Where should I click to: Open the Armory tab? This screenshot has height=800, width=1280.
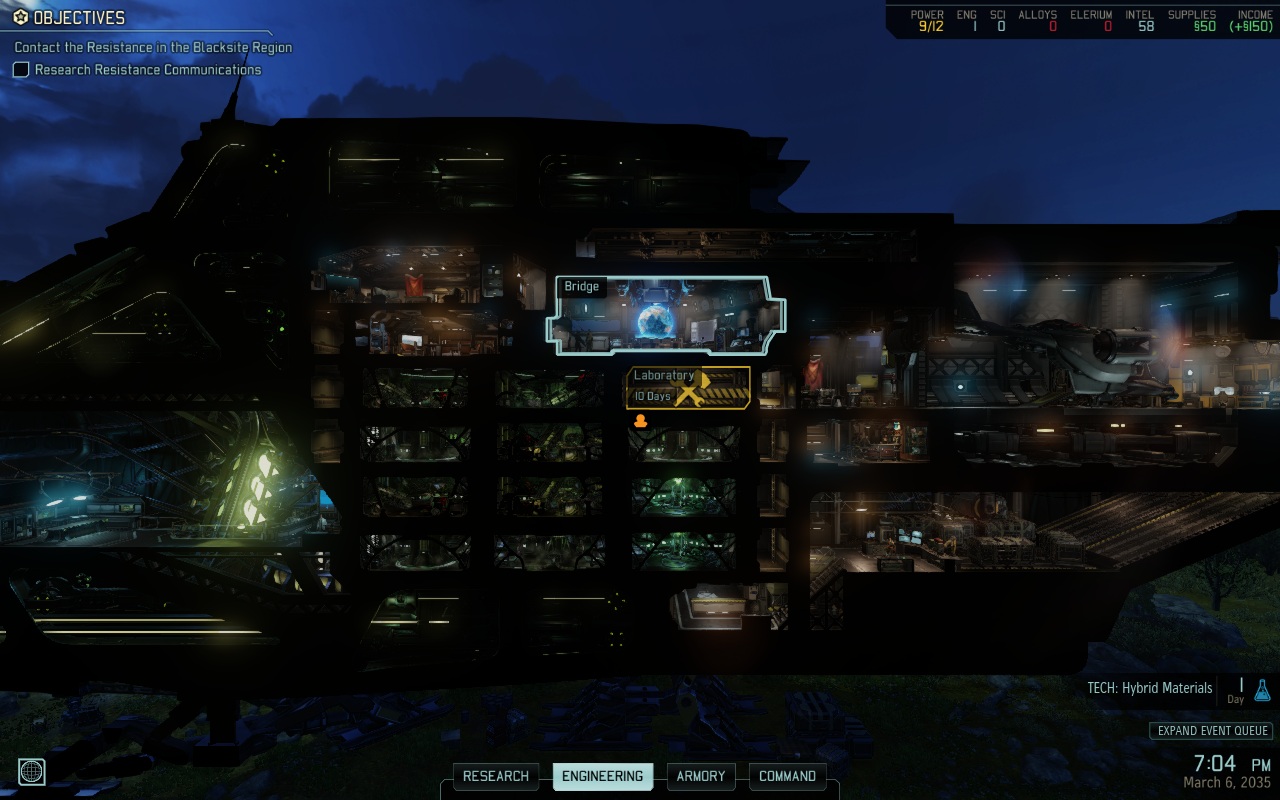(701, 776)
